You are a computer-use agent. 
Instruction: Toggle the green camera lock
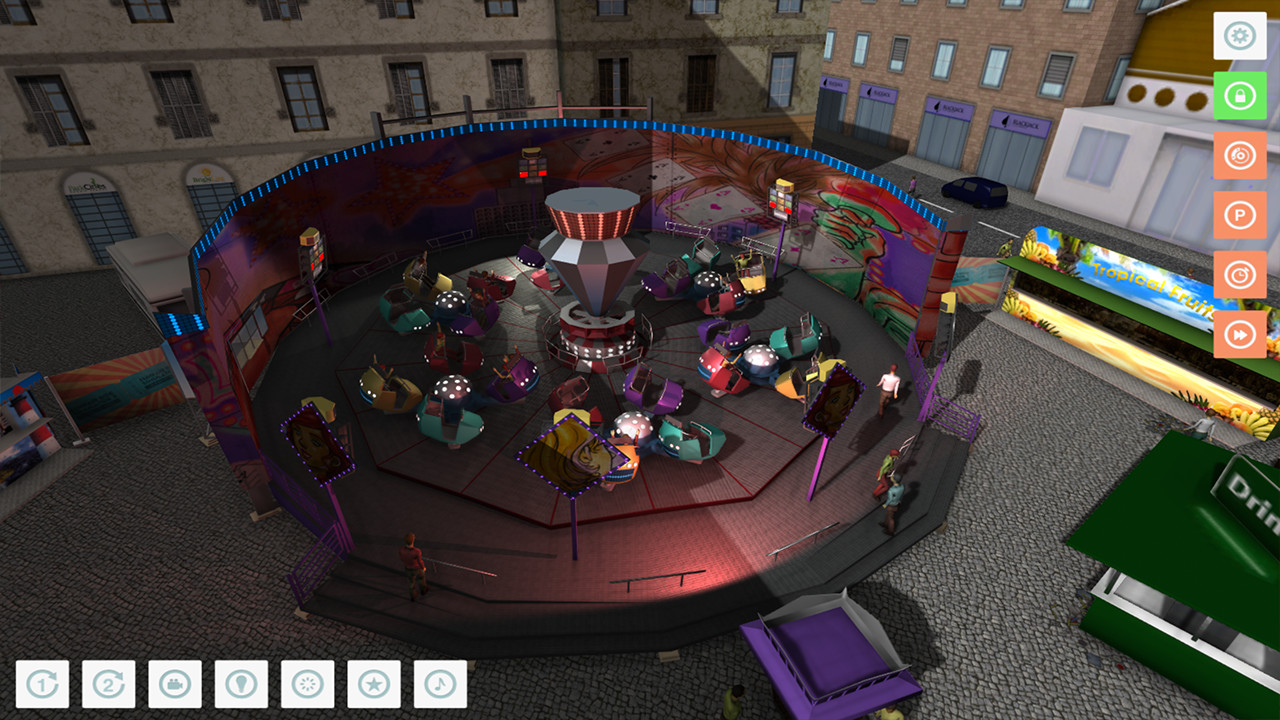click(1239, 96)
